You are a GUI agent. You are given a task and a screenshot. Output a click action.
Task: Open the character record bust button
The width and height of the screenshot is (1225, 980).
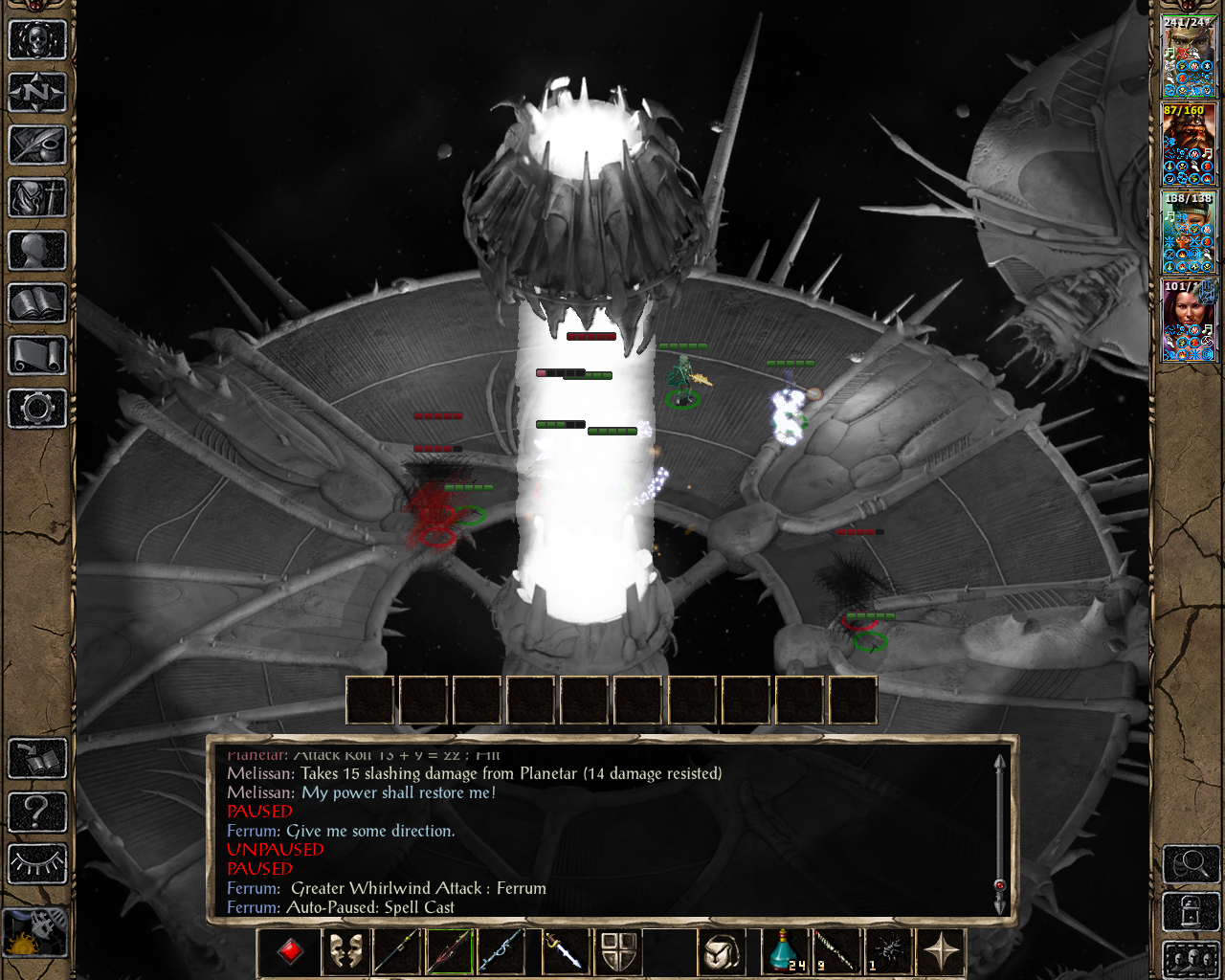(37, 251)
